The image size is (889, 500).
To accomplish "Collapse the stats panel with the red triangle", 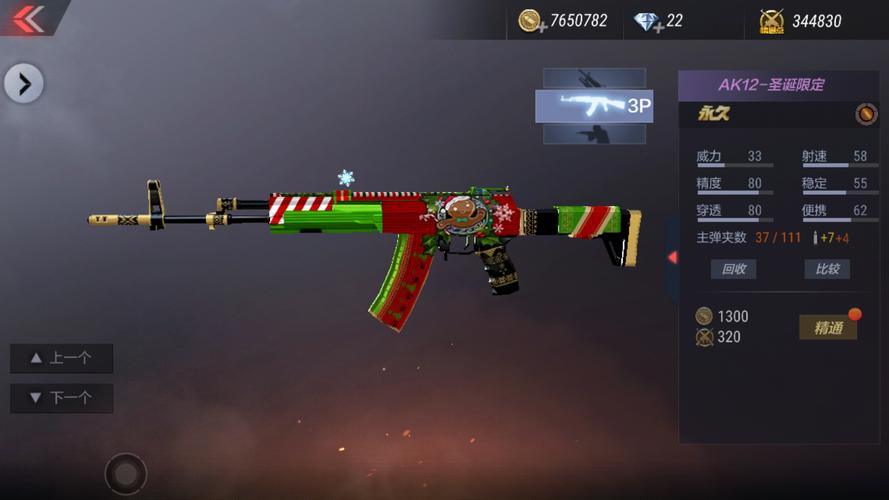I will tap(672, 257).
